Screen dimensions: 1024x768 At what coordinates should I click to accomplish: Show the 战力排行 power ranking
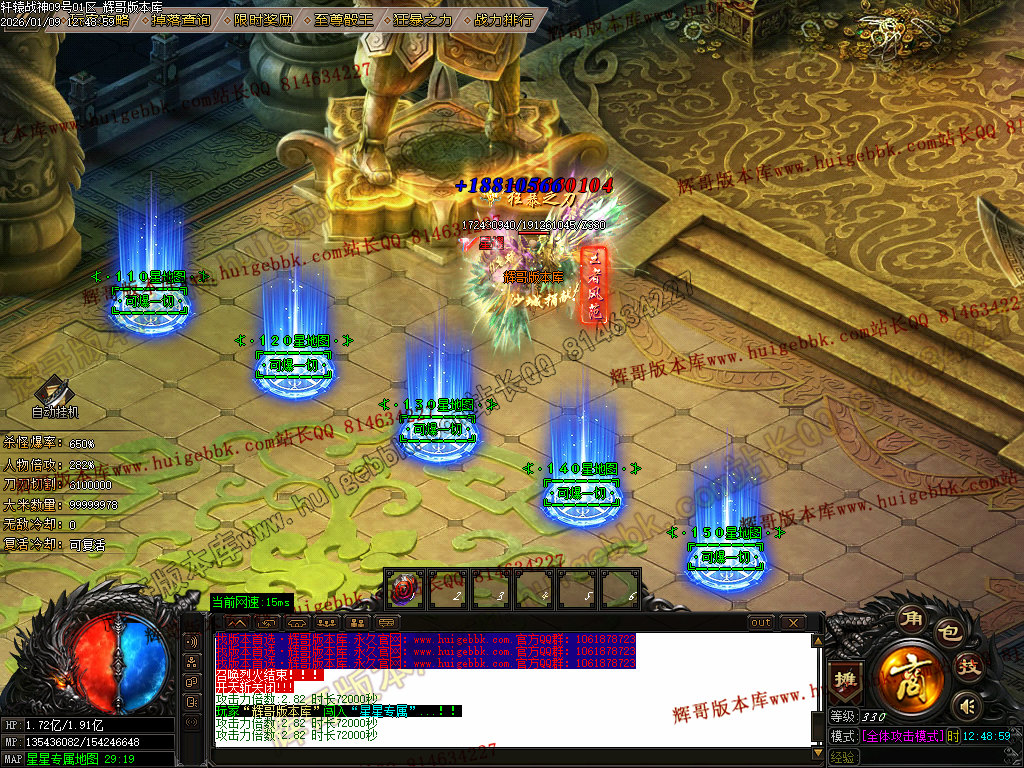pos(502,19)
